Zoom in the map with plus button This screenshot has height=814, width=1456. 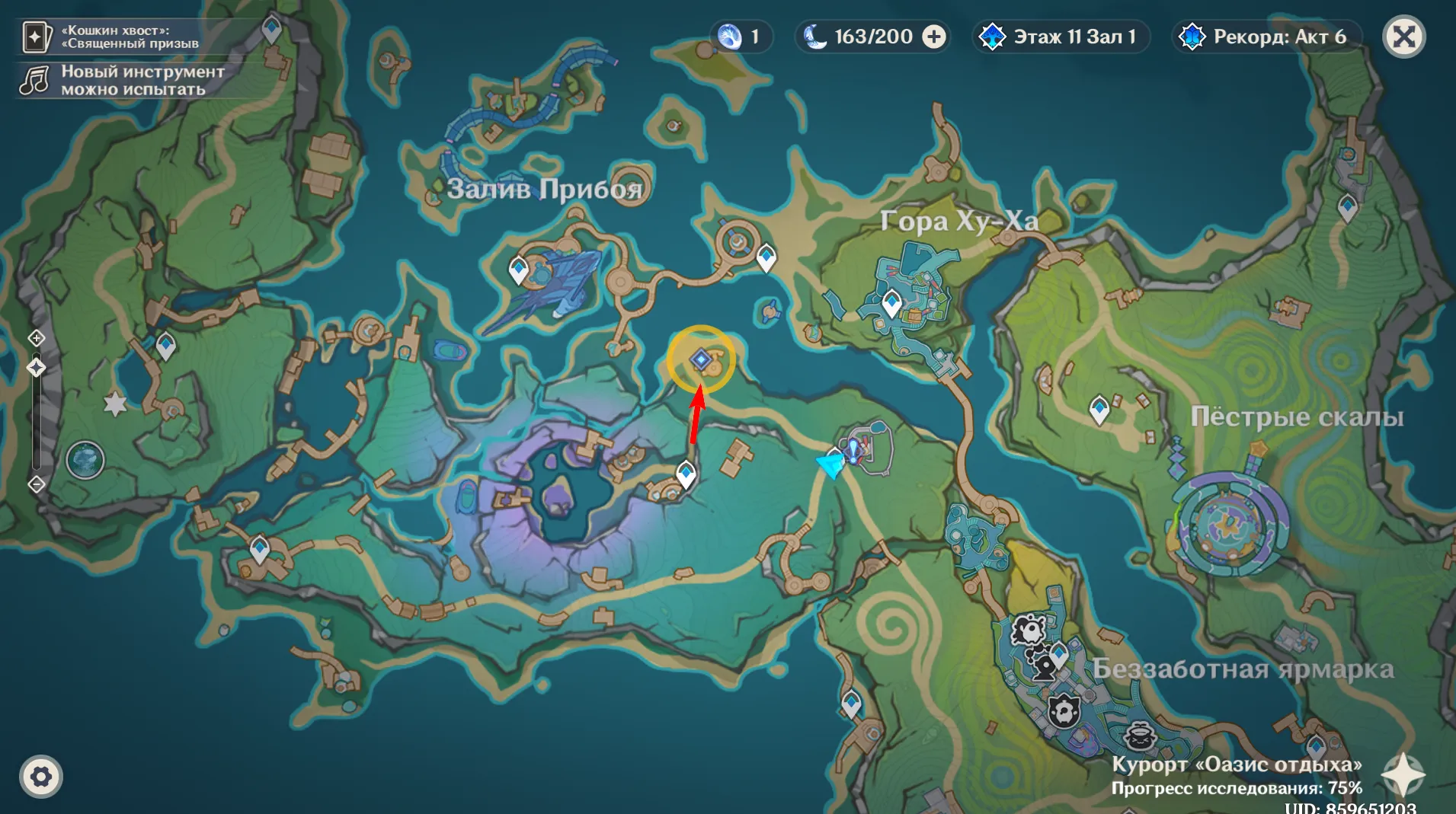[37, 338]
